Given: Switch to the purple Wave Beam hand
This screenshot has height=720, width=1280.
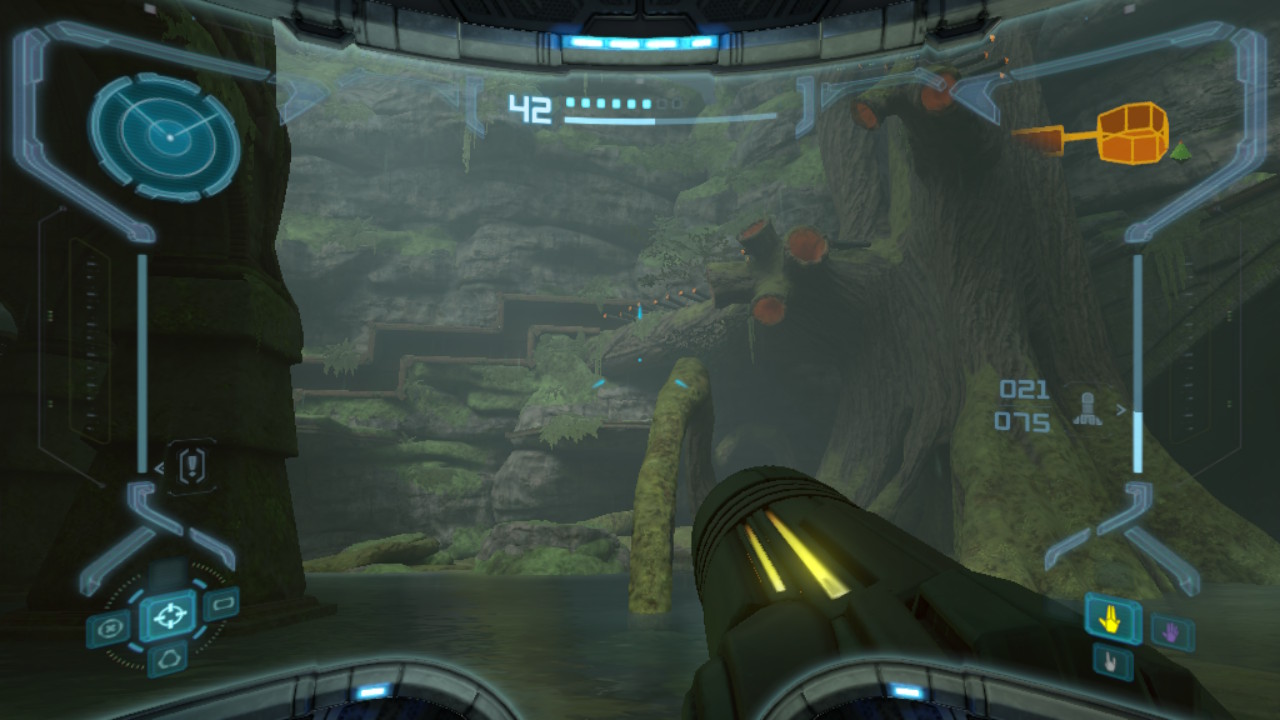Looking at the screenshot, I should click(1171, 632).
